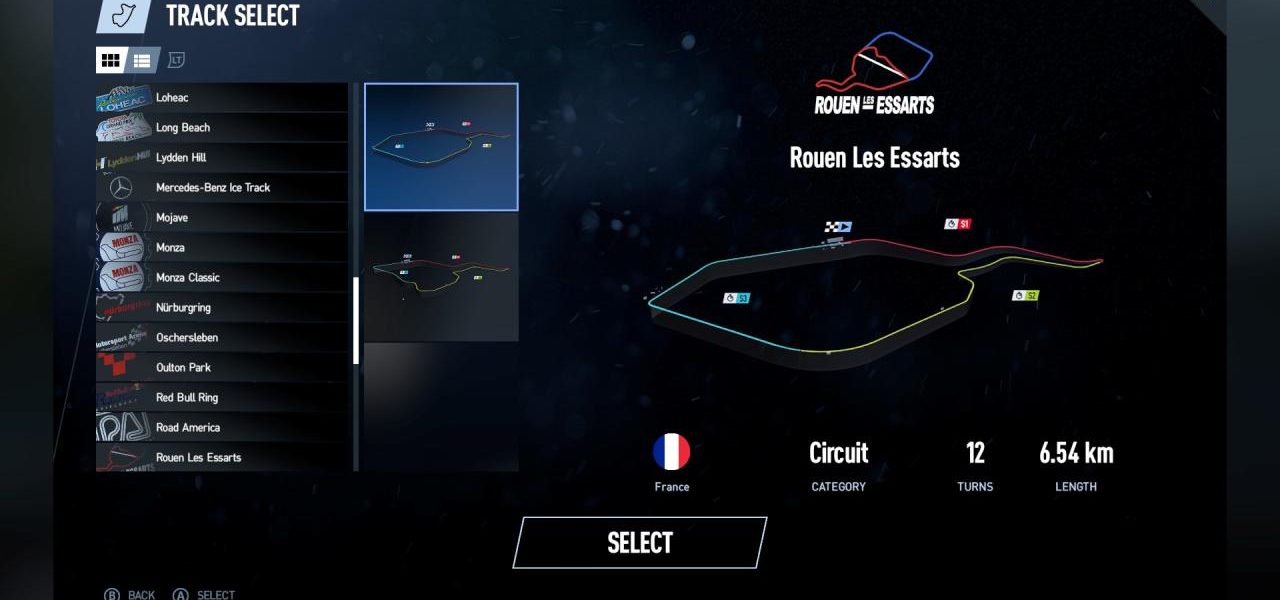Select Monza Classic from the list
1280x600 pixels.
pyautogui.click(x=222, y=278)
